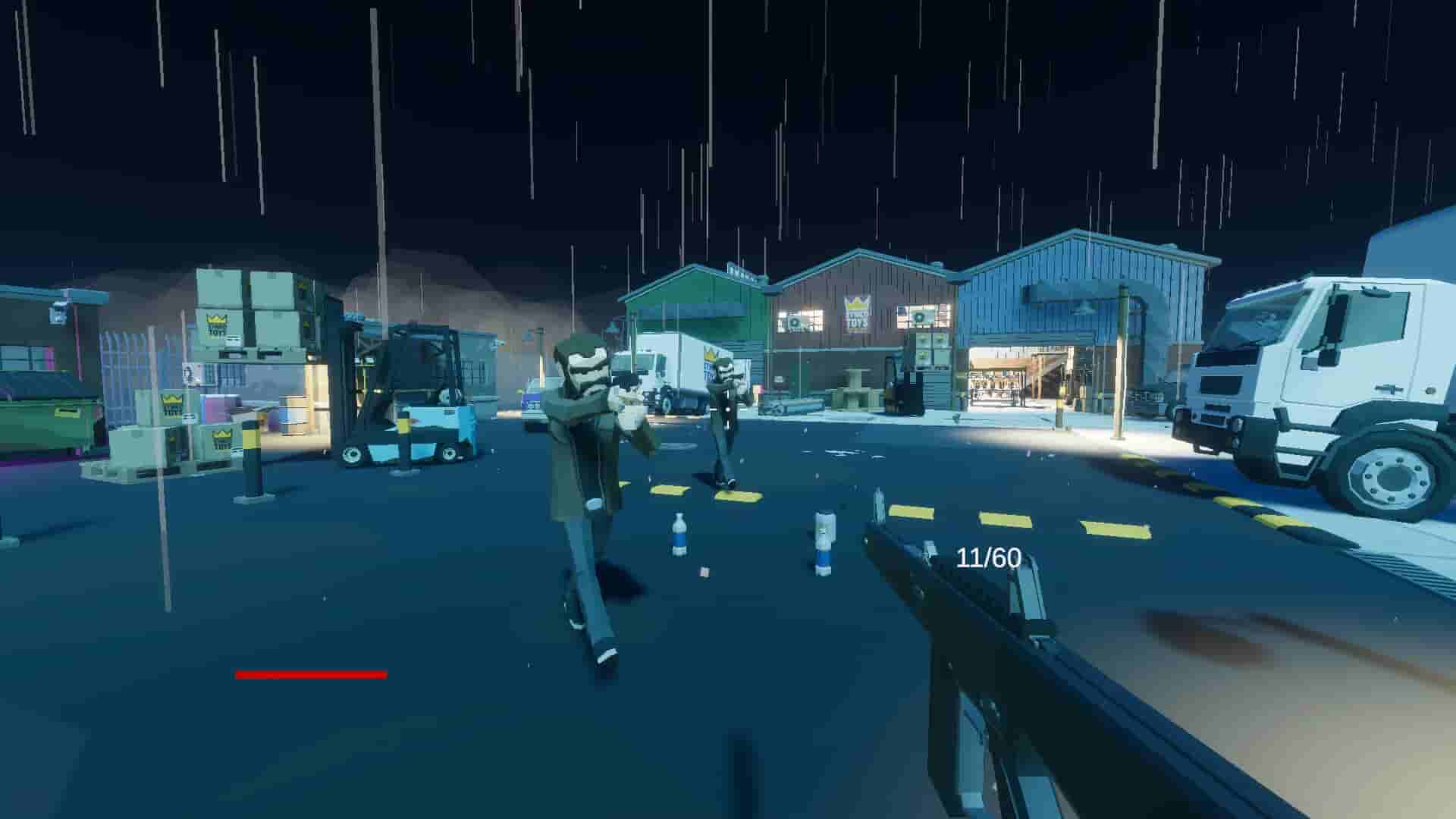This screenshot has height=819, width=1456.
Task: Click the crosshair dot at screen center
Action: click(728, 409)
